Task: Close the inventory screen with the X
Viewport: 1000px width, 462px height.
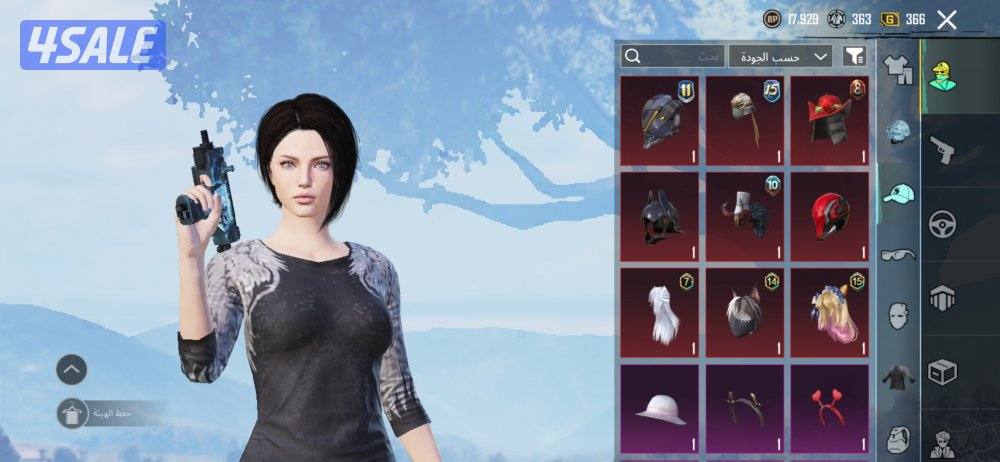Action: 946,19
